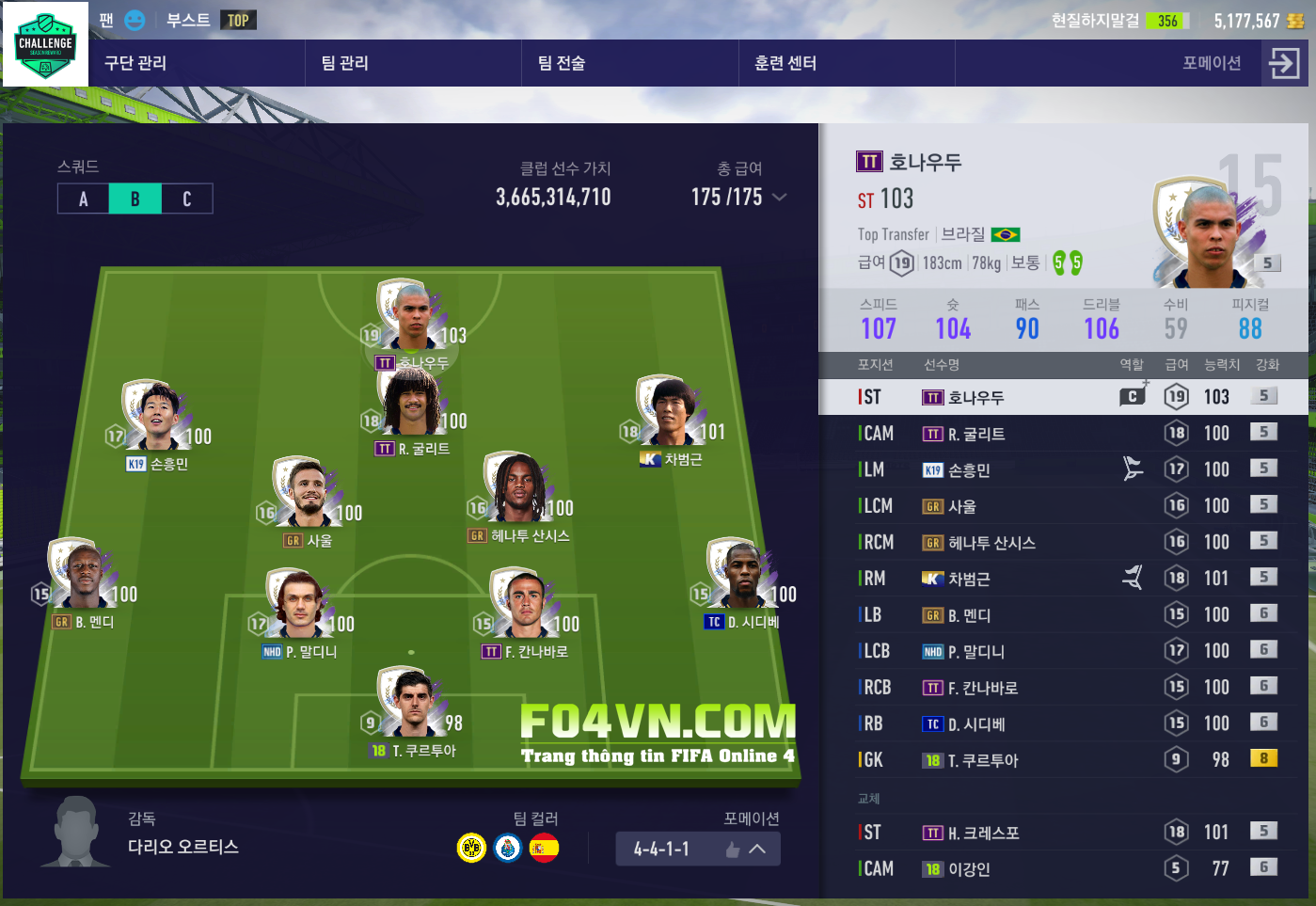Expand the 총 급여 dropdown arrow
Image resolution: width=1316 pixels, height=906 pixels.
[779, 198]
